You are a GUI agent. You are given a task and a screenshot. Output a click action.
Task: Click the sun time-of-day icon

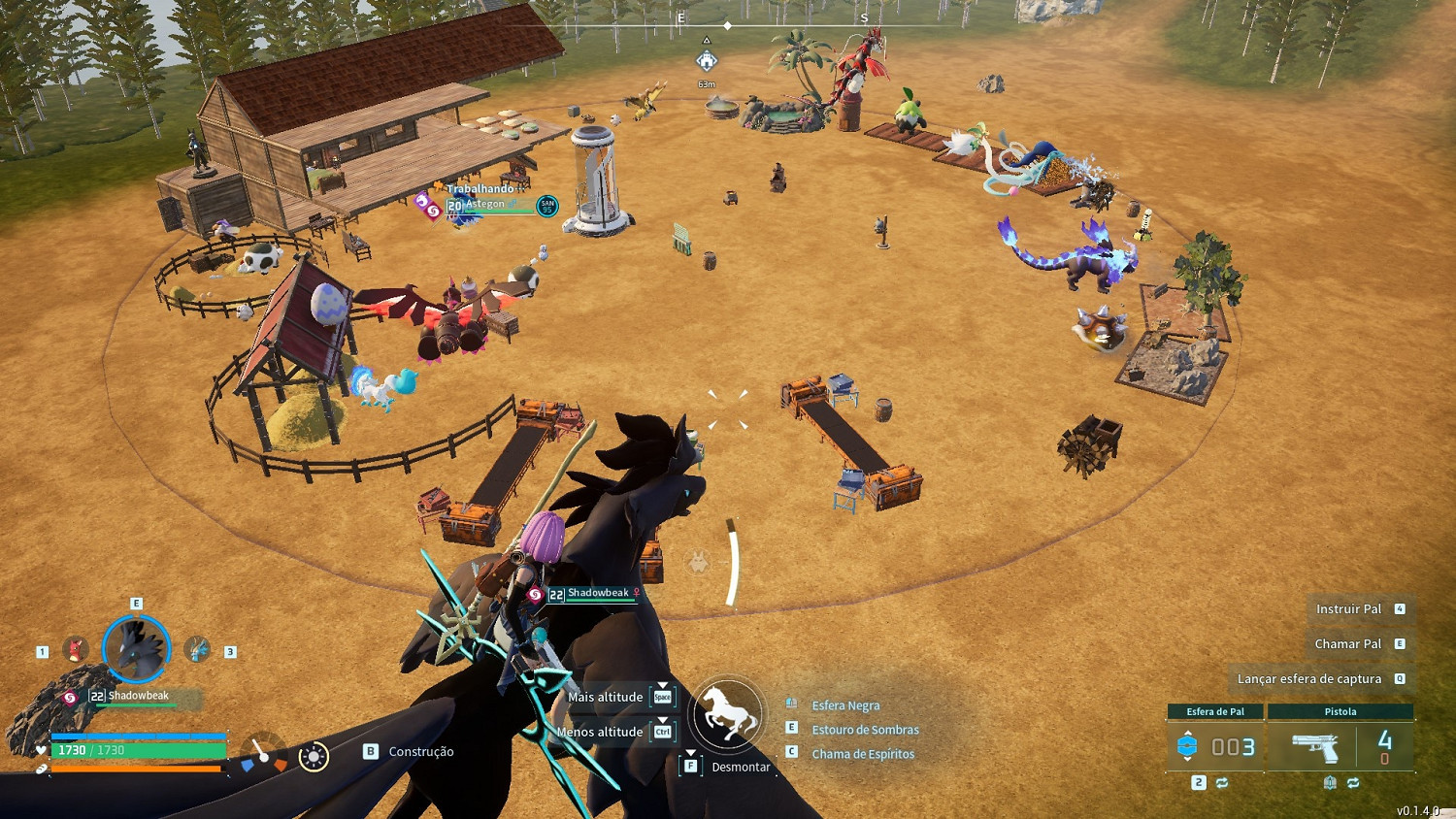(314, 757)
